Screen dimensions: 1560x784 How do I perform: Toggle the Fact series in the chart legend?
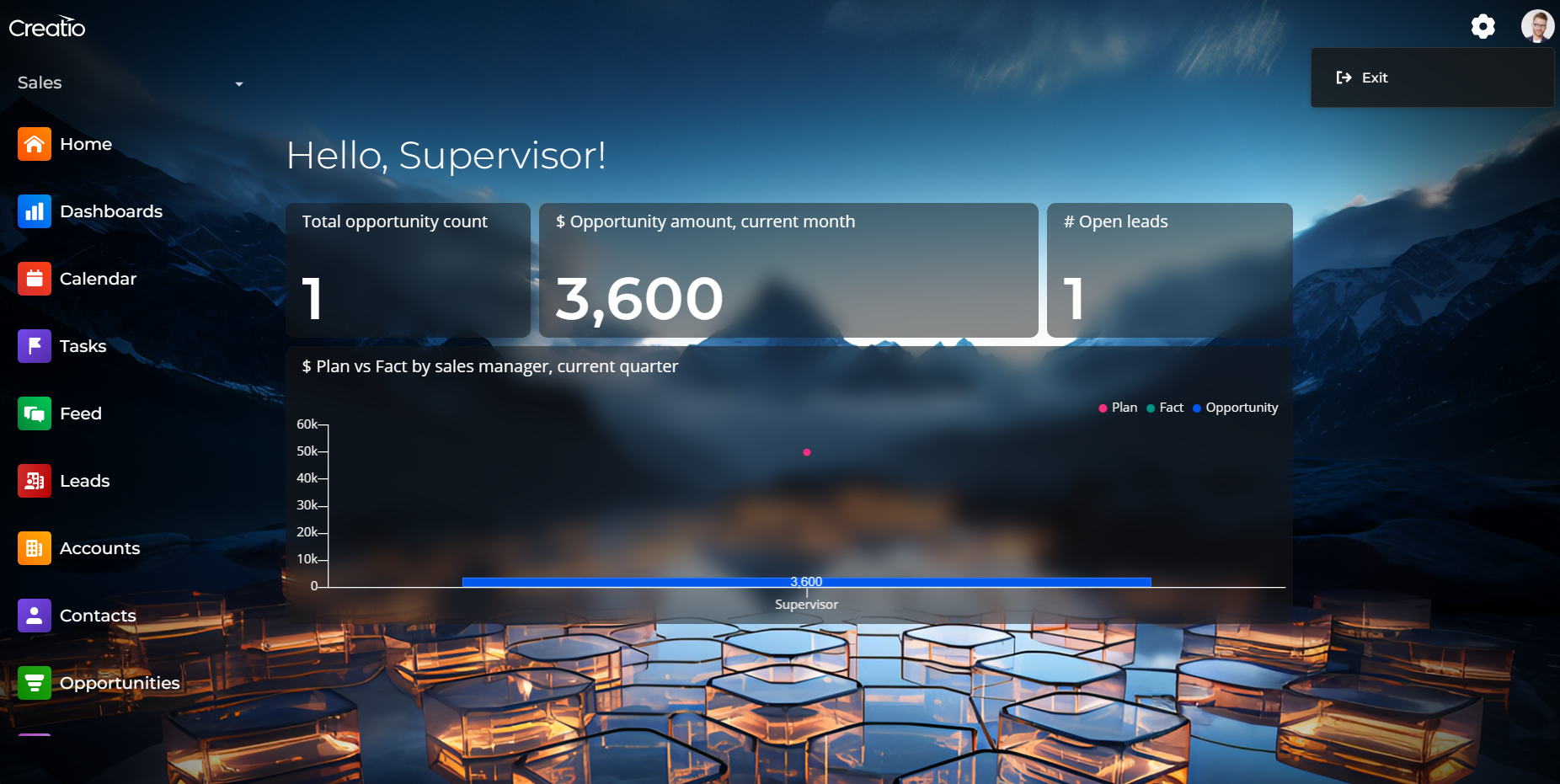(x=1165, y=408)
